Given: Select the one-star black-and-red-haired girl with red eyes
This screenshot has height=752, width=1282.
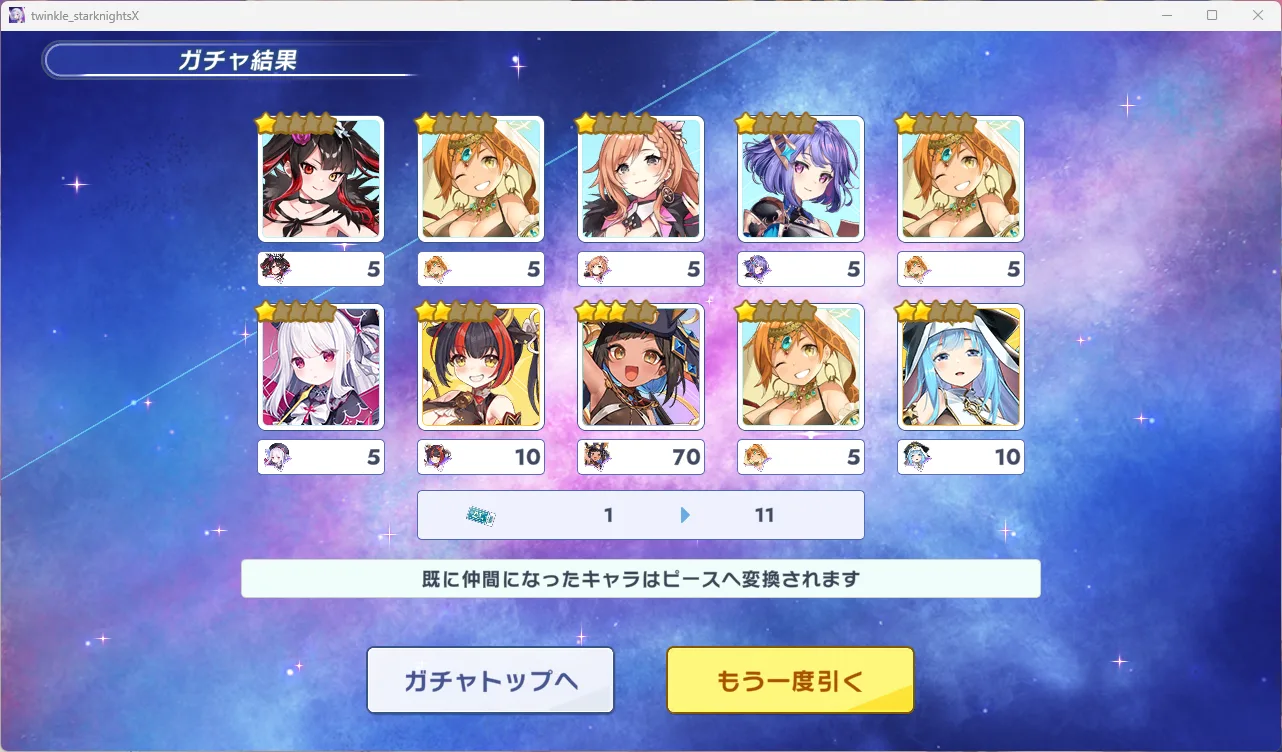Looking at the screenshot, I should (x=321, y=179).
